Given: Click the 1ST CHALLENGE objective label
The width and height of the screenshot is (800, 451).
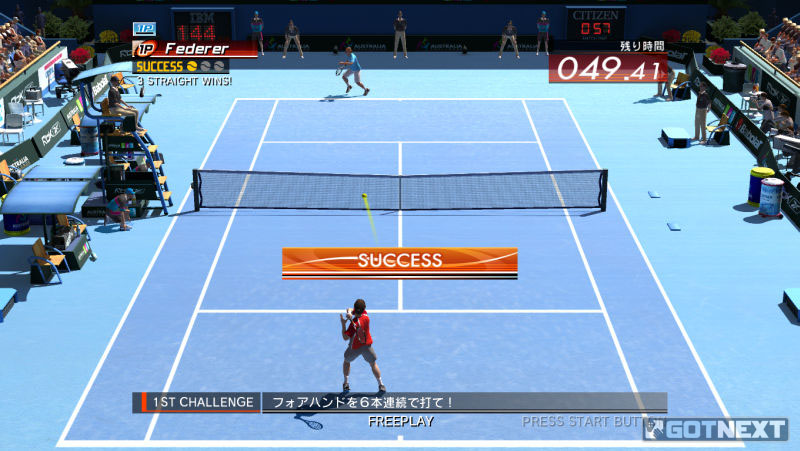Looking at the screenshot, I should [x=197, y=402].
